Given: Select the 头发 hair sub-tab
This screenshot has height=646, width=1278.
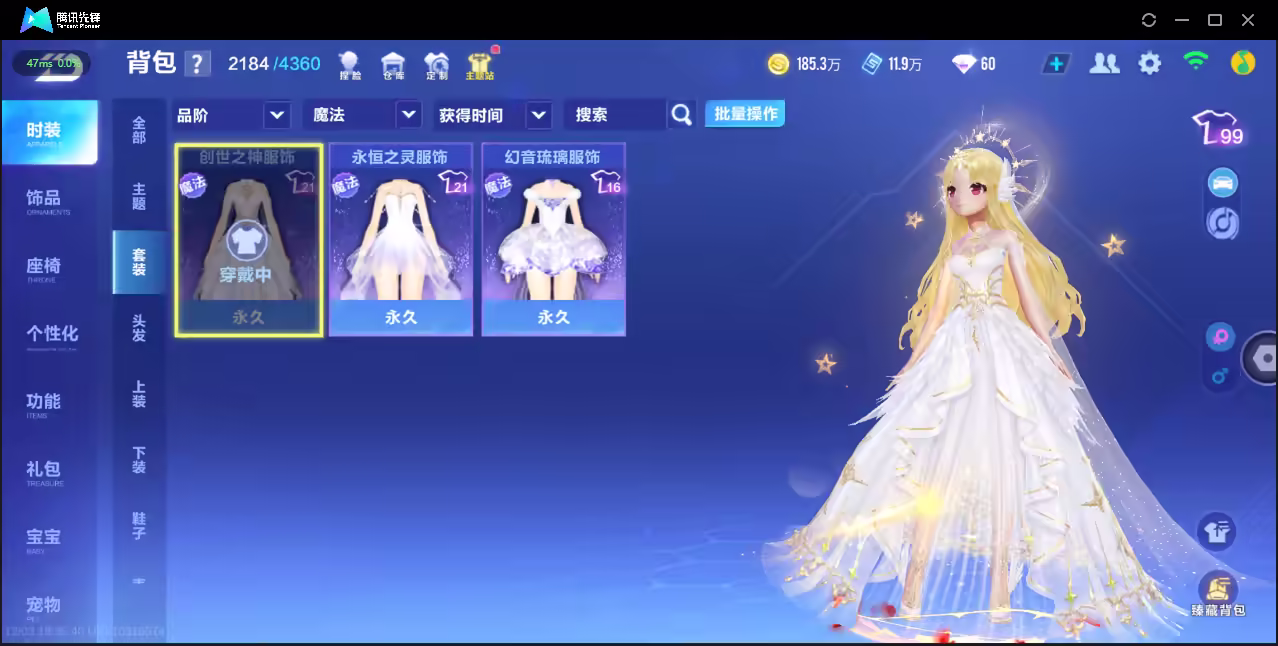Looking at the screenshot, I should (x=139, y=328).
